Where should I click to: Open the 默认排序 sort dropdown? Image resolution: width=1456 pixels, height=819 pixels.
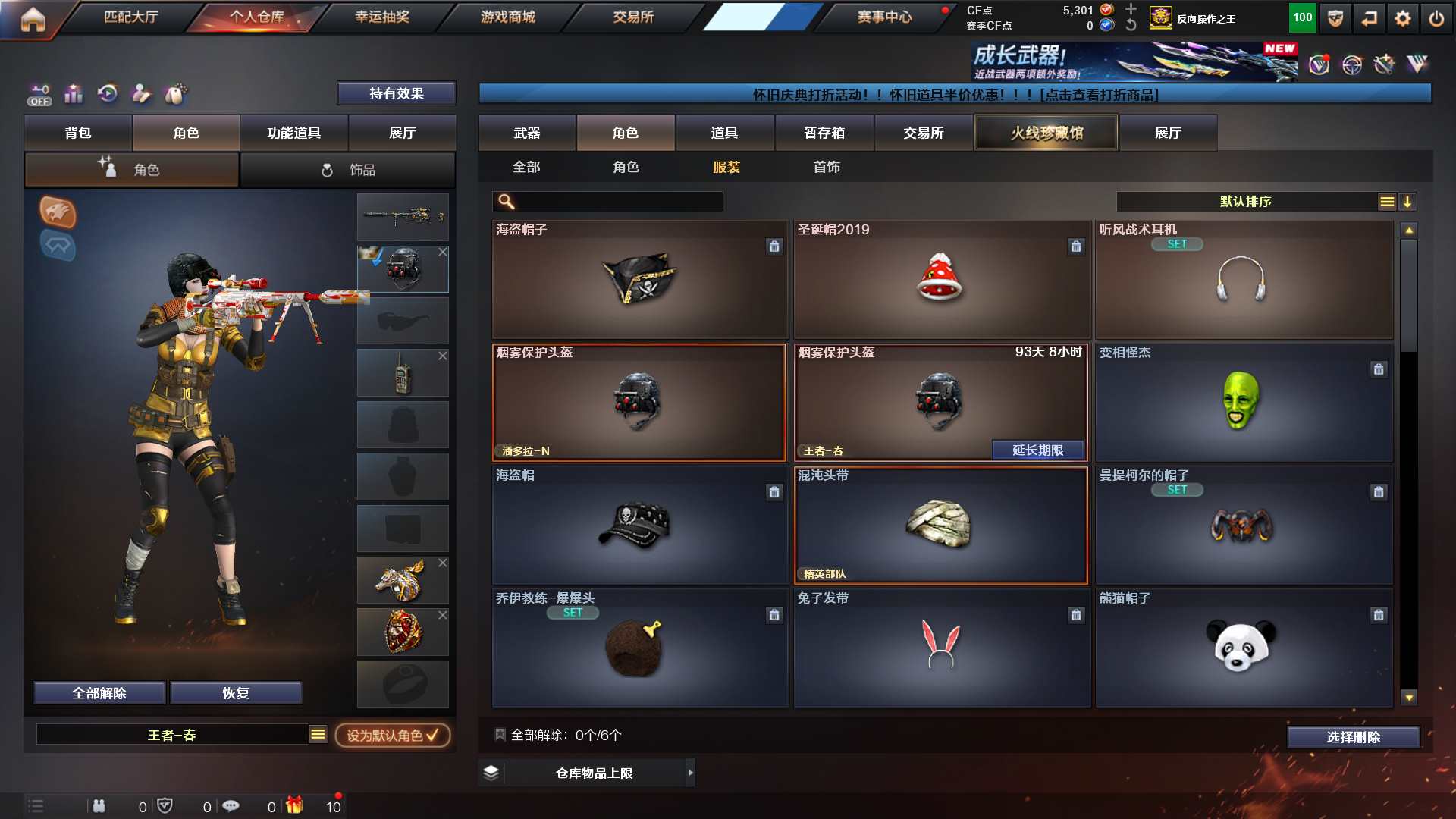pos(1245,202)
